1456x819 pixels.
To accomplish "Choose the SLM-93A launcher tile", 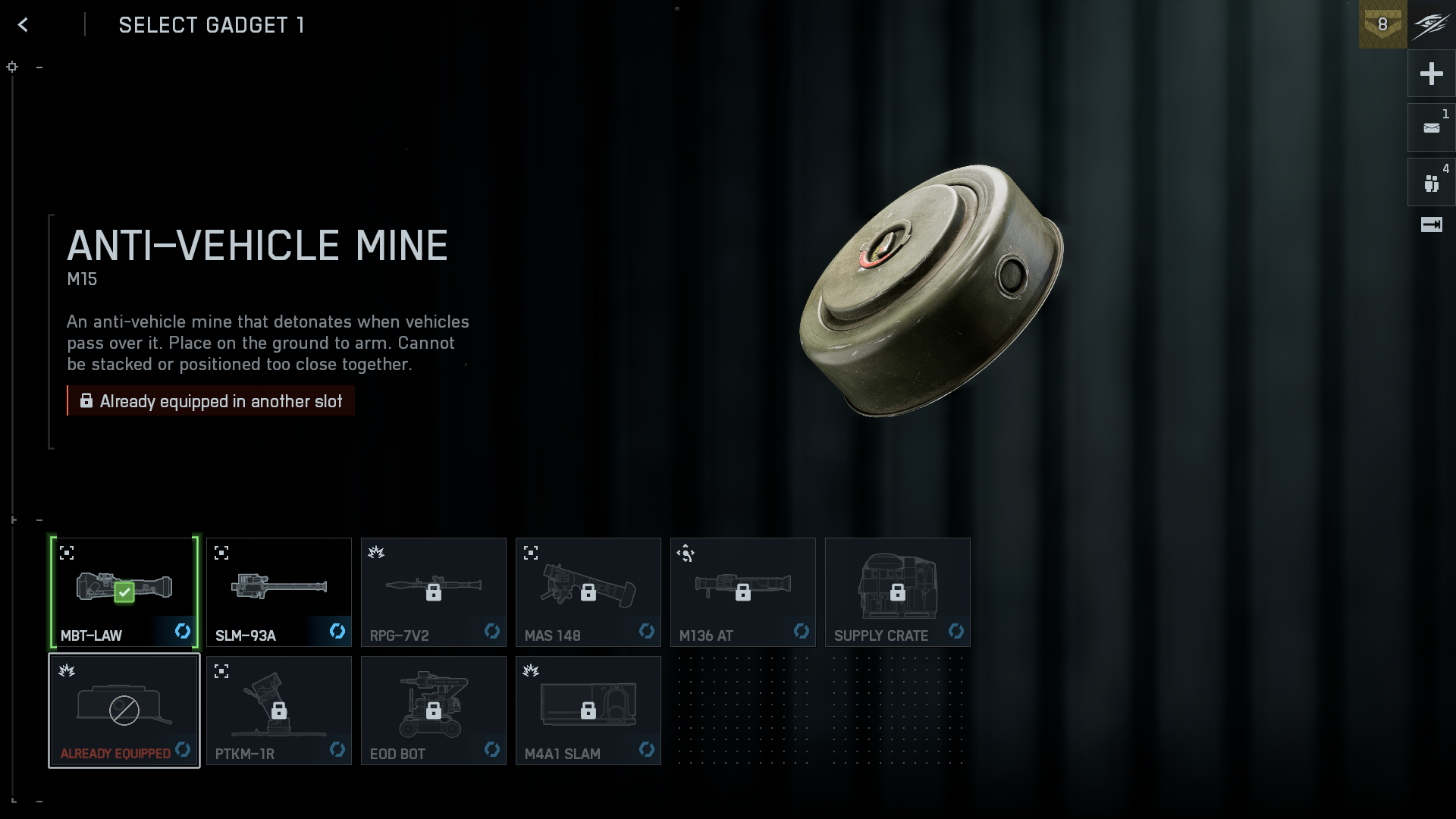I will click(279, 592).
